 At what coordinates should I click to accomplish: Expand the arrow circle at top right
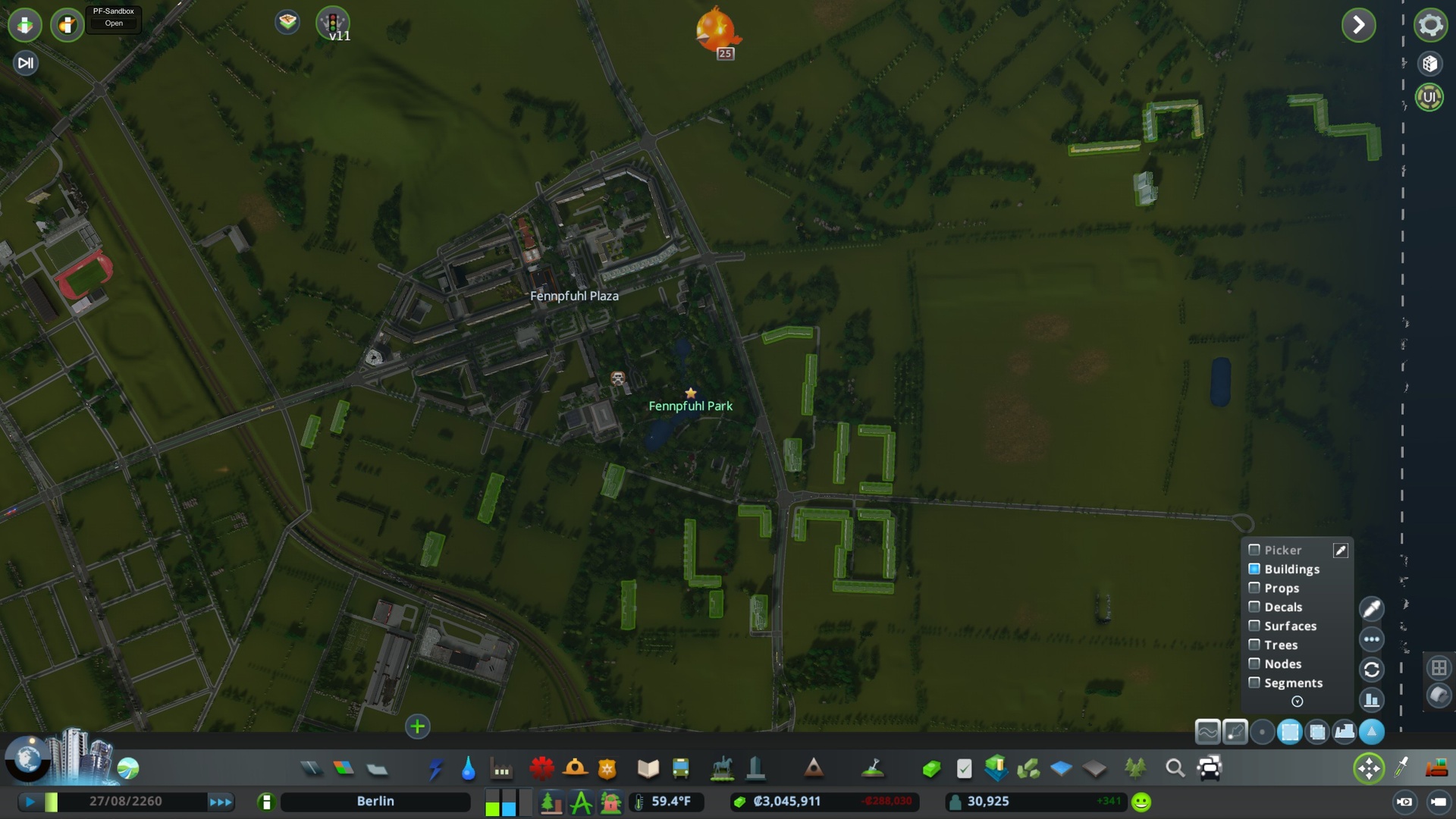click(x=1360, y=25)
